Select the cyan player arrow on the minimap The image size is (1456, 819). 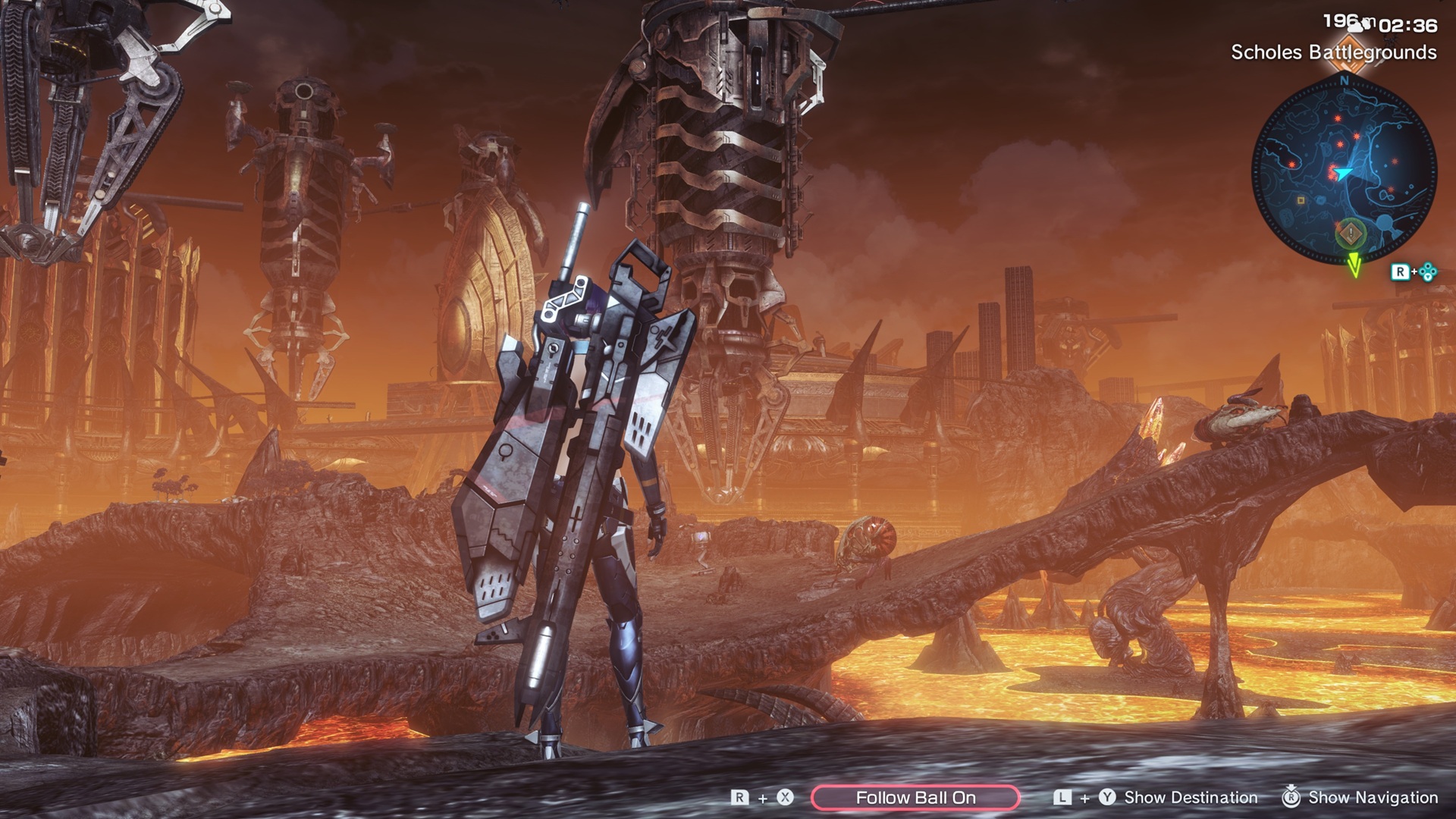1343,174
